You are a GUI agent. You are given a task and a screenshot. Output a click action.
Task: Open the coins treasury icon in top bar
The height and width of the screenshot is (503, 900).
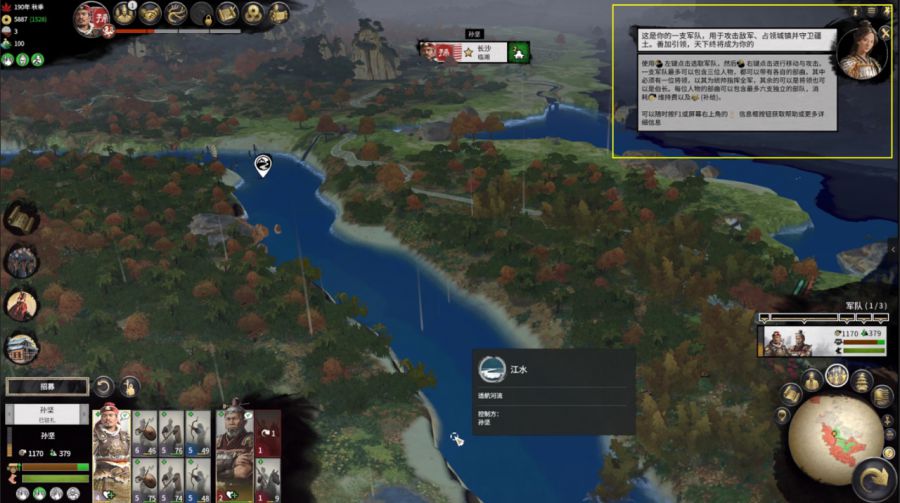(252, 13)
